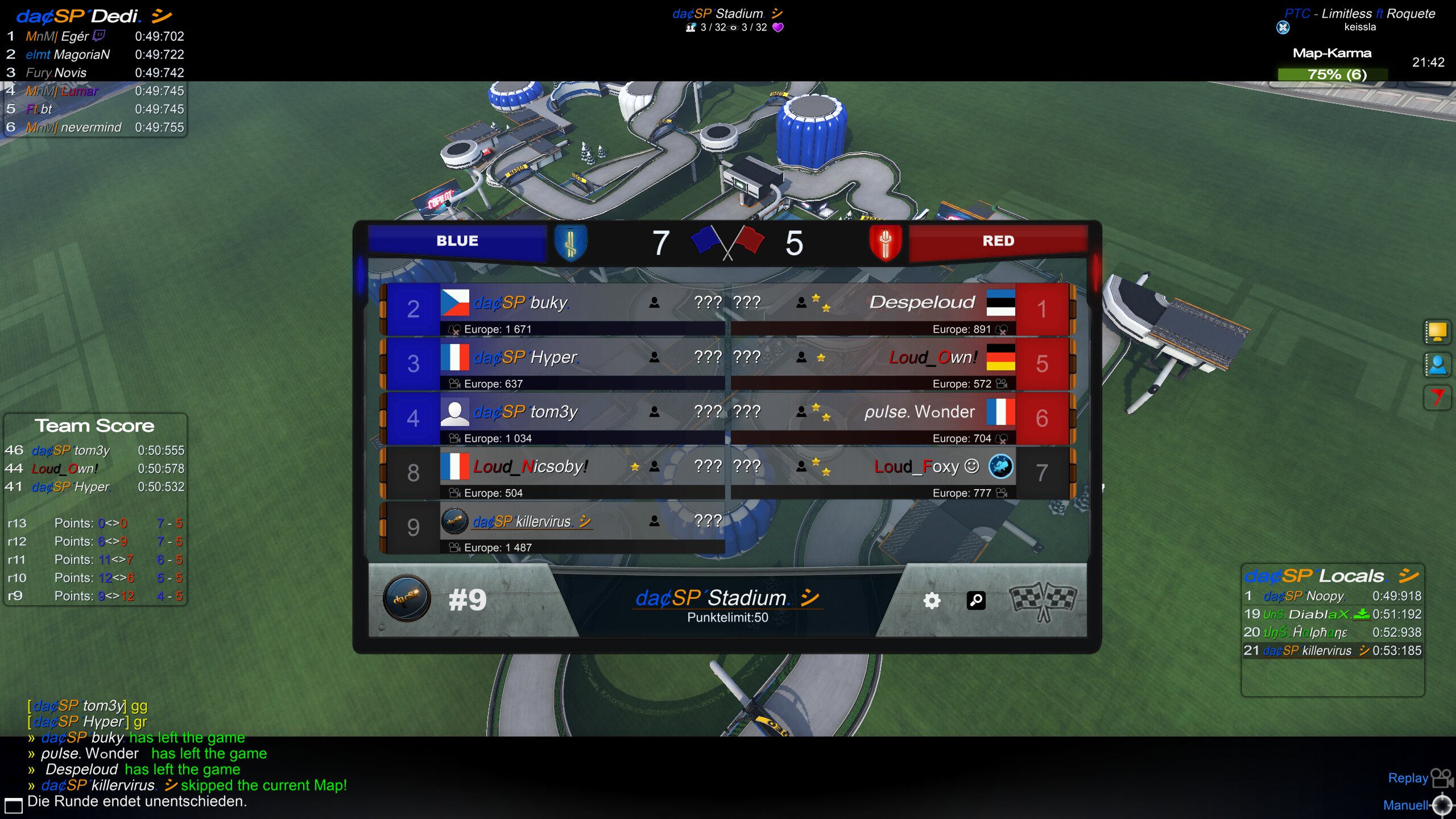
Task: Open the chat box icon
Action: click(x=13, y=805)
